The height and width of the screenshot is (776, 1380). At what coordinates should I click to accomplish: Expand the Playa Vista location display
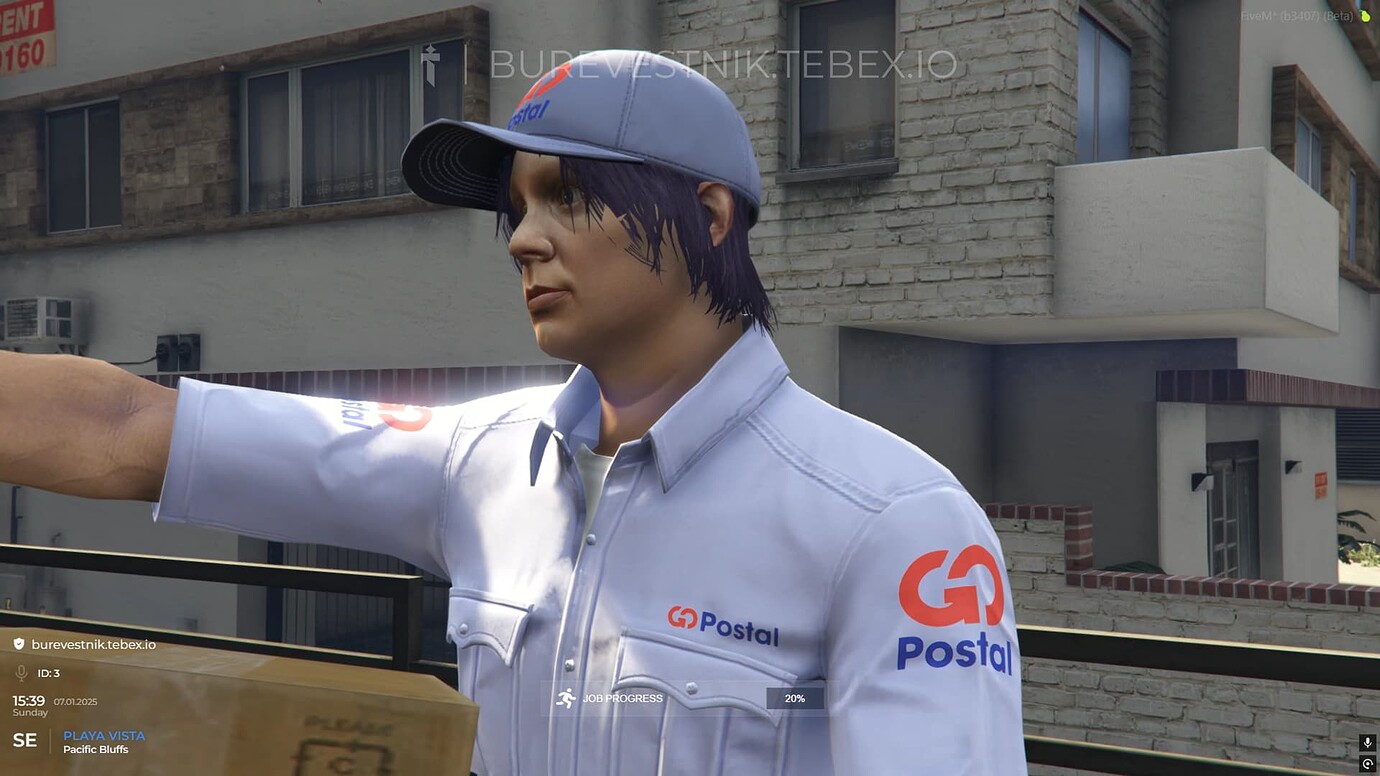tap(105, 735)
